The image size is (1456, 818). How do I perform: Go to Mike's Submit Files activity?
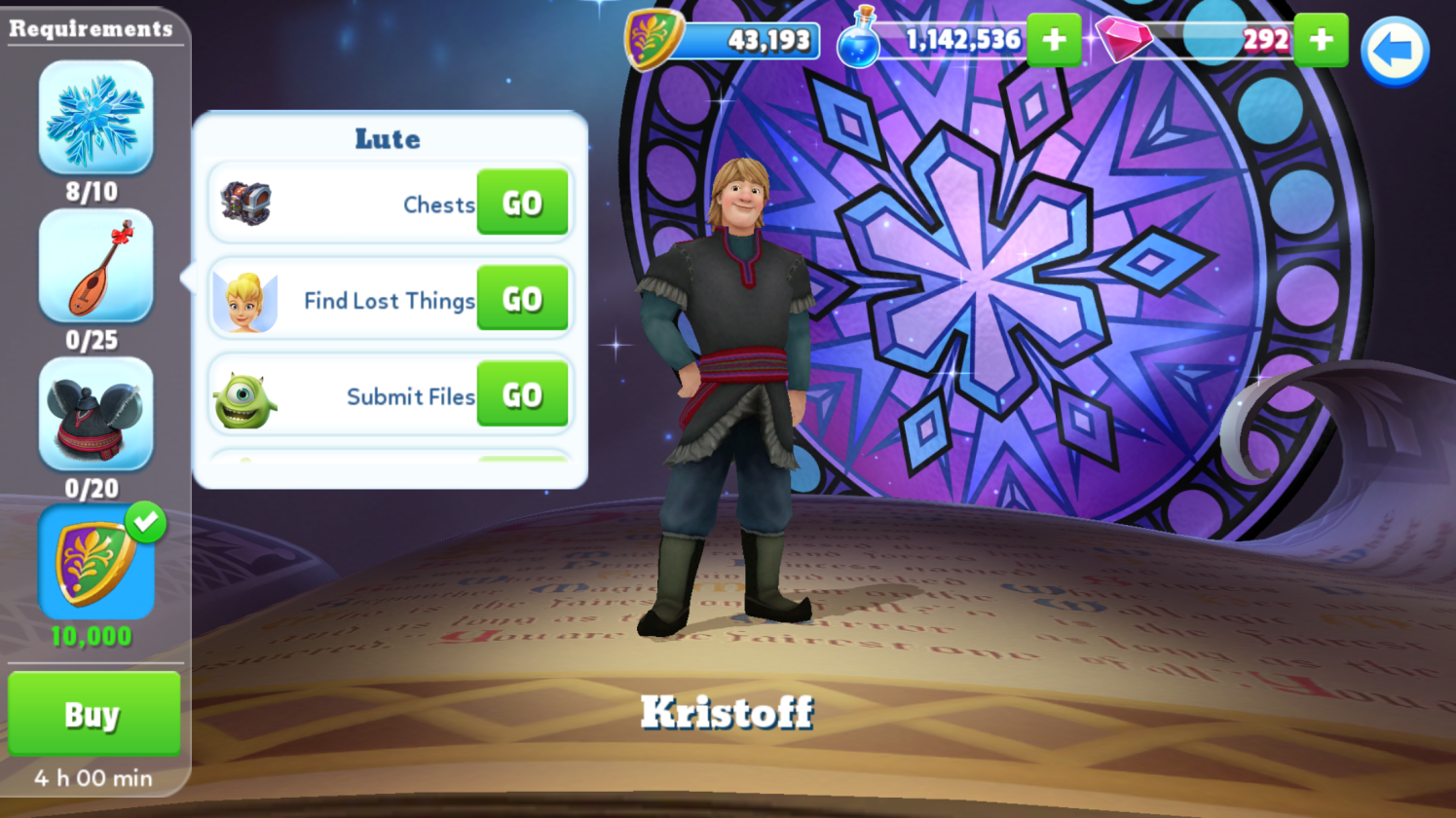[522, 394]
